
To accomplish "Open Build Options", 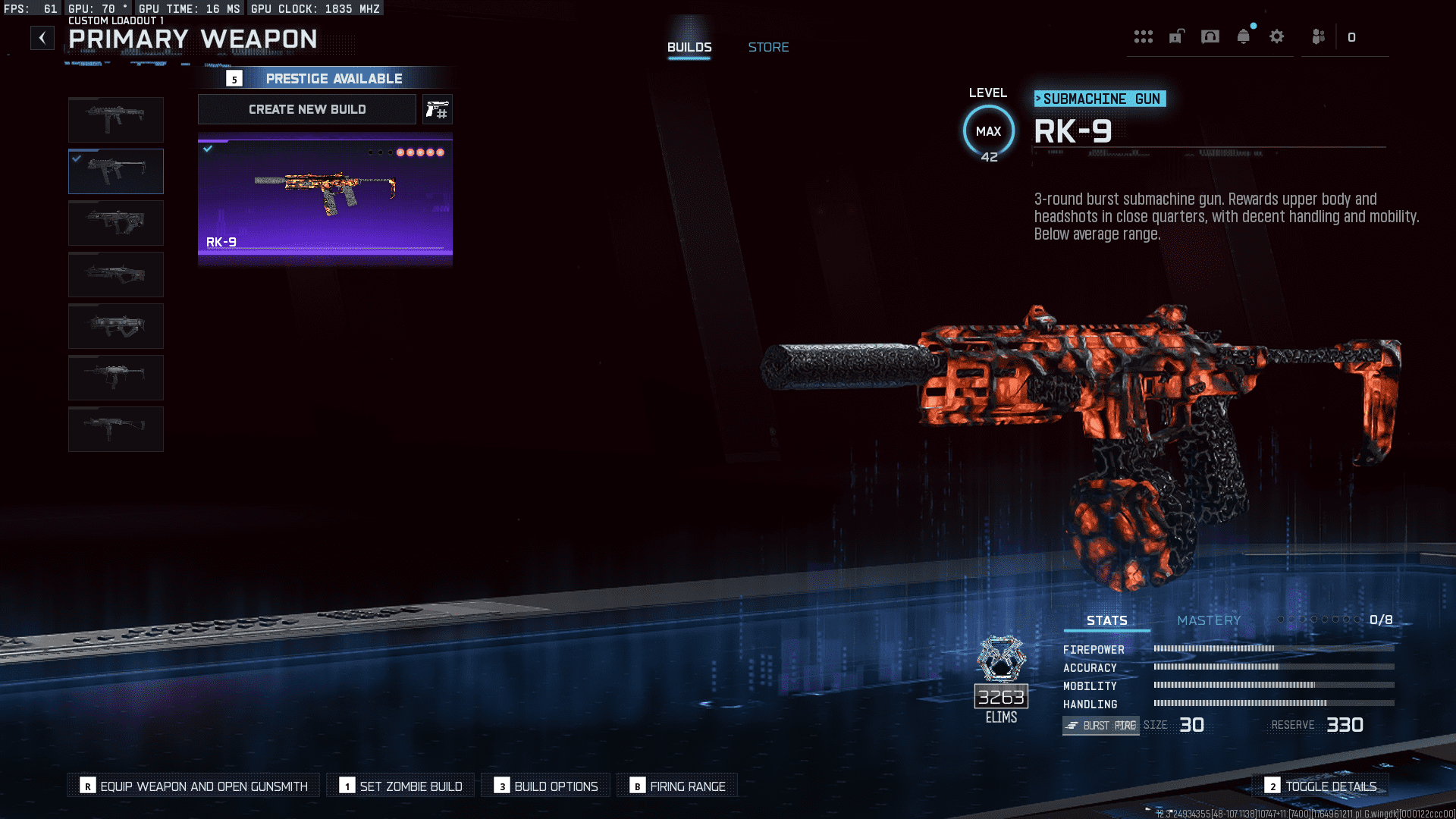I will tap(546, 786).
